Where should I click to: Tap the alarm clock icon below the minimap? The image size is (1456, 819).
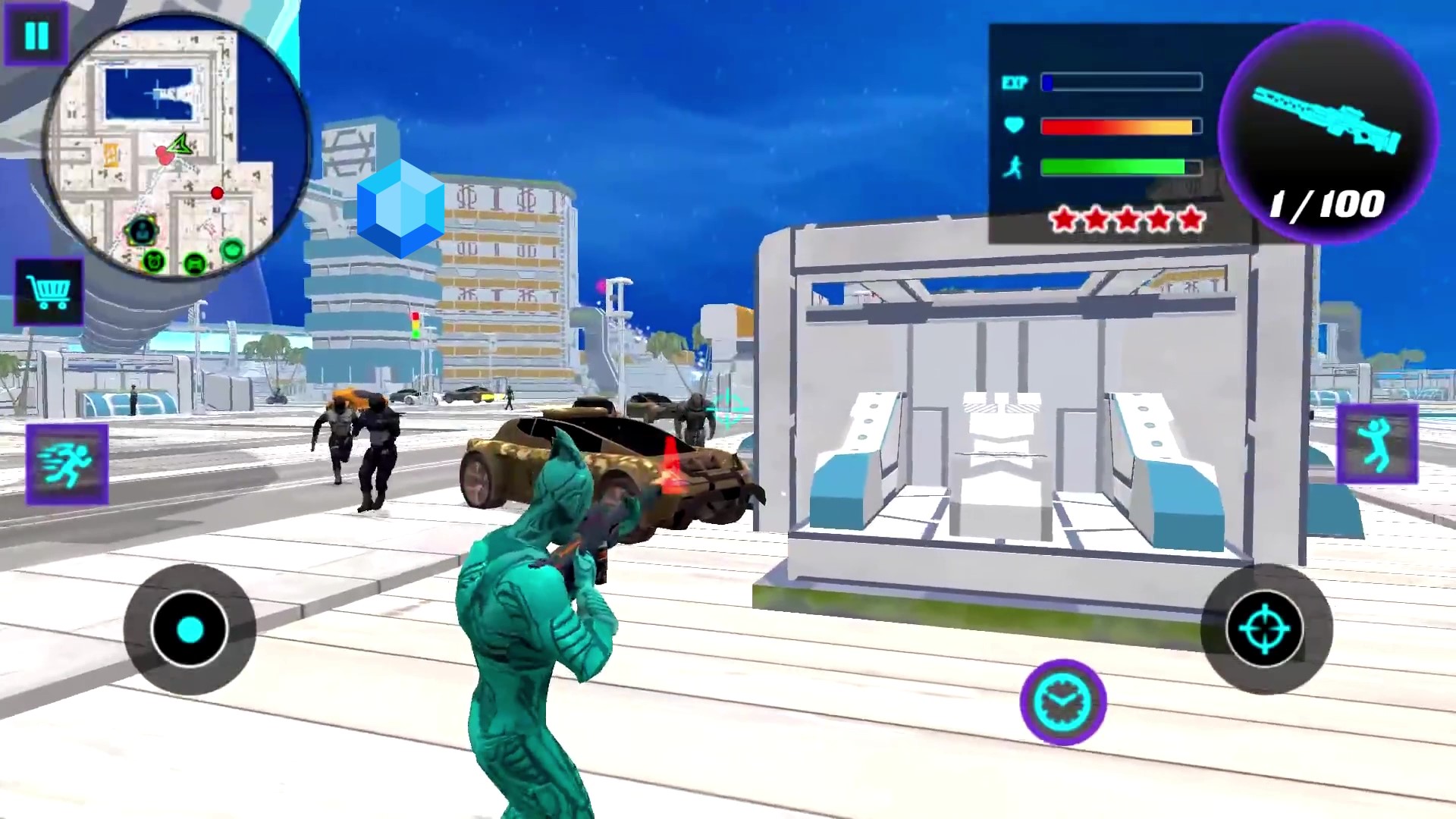point(154,262)
